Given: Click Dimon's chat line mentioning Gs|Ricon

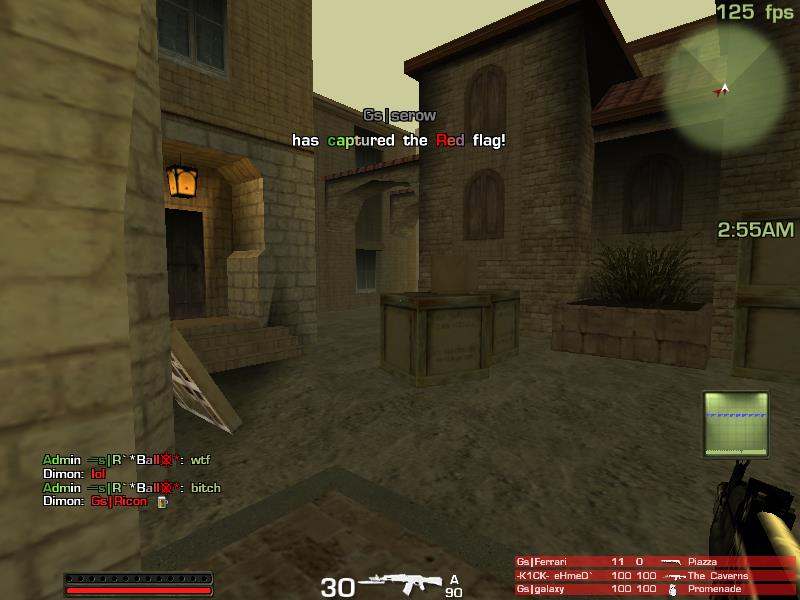Looking at the screenshot, I should click(x=96, y=501).
